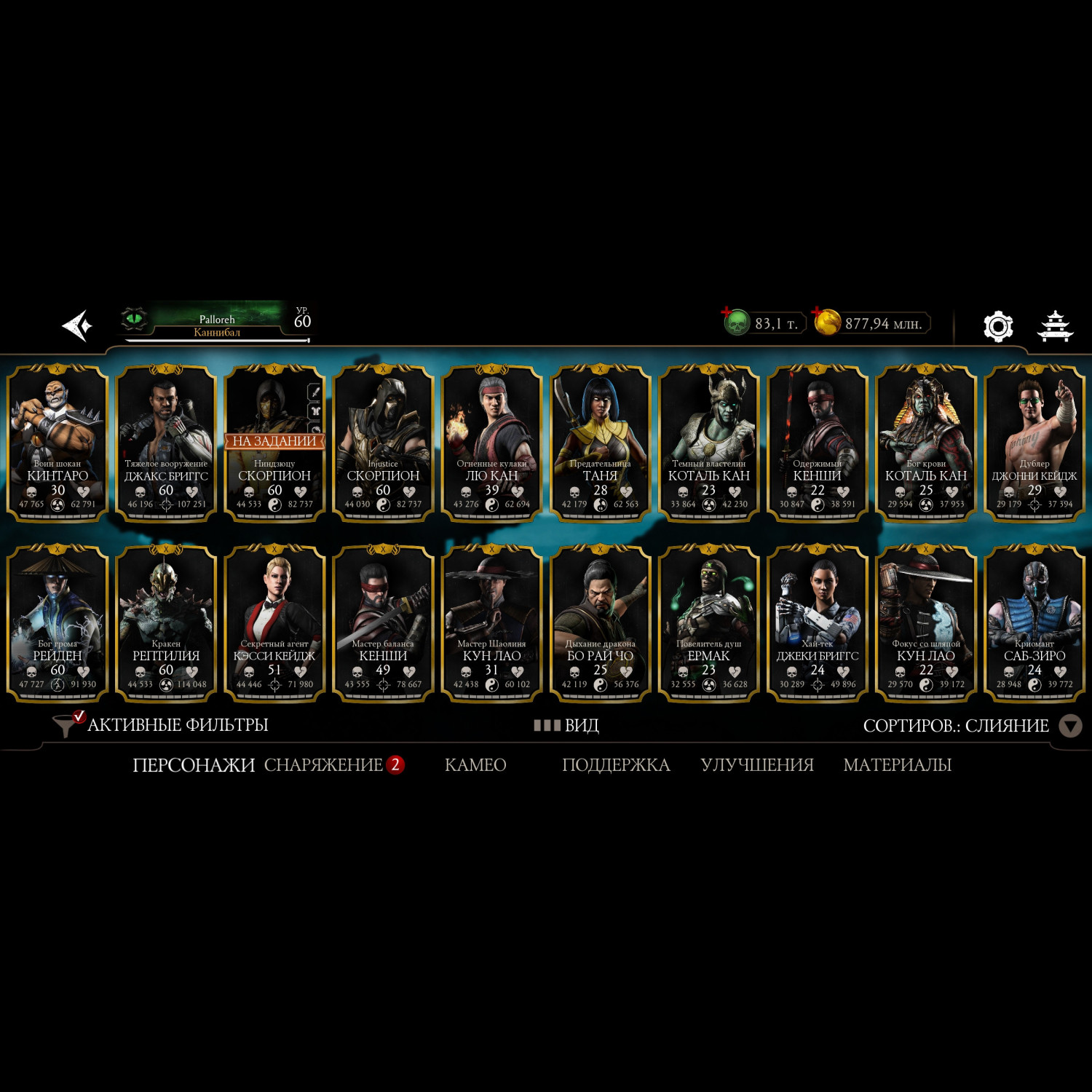Viewport: 1092px width, 1092px height.
Task: Select the Reptile Kraken card
Action: [x=166, y=623]
